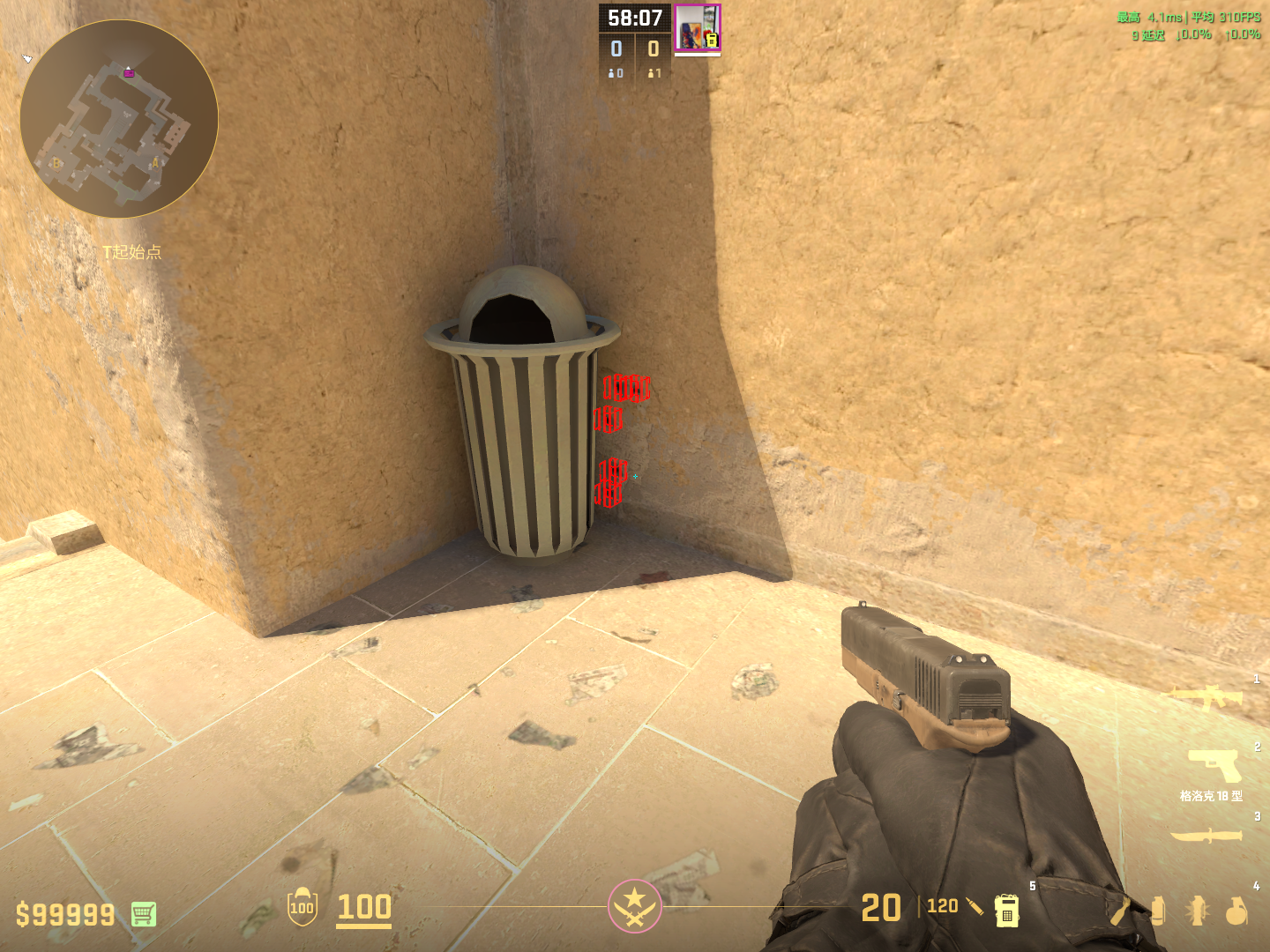
Task: Switch to the knife icon
Action: click(1206, 835)
